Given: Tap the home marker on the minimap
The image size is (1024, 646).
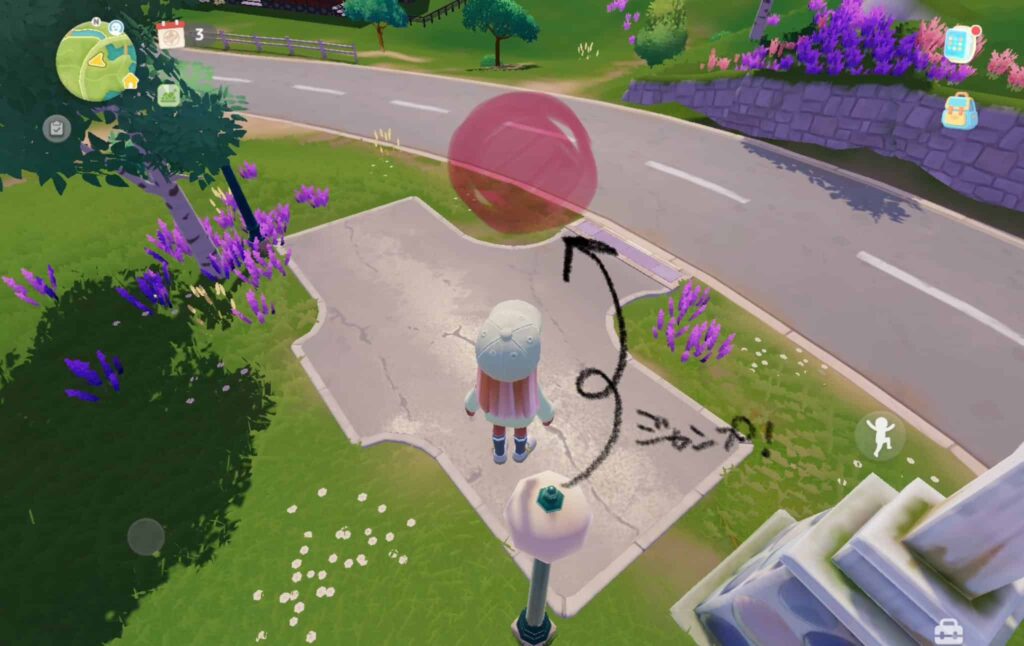Looking at the screenshot, I should pyautogui.click(x=129, y=81).
